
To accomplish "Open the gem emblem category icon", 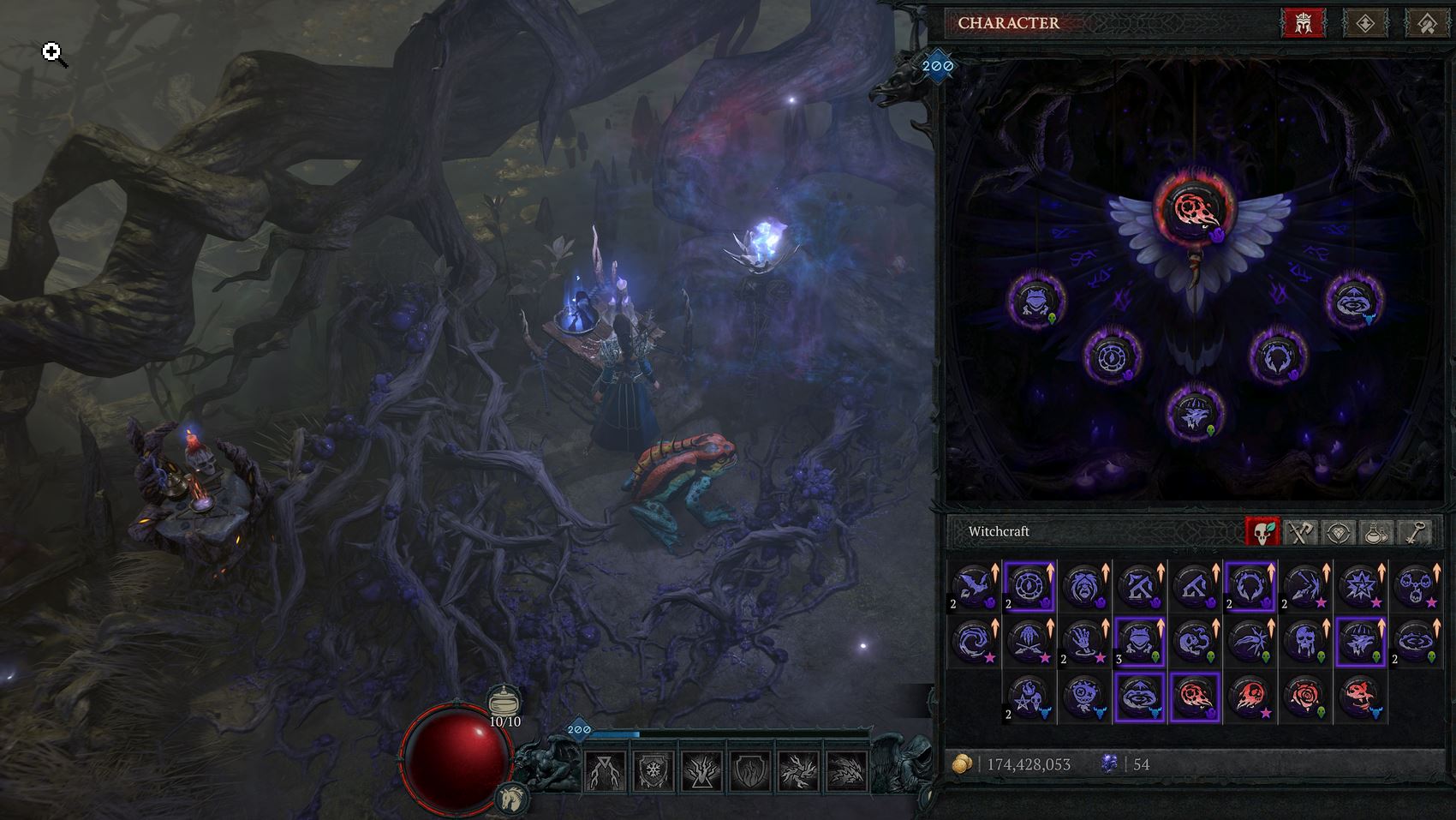I will (1338, 531).
